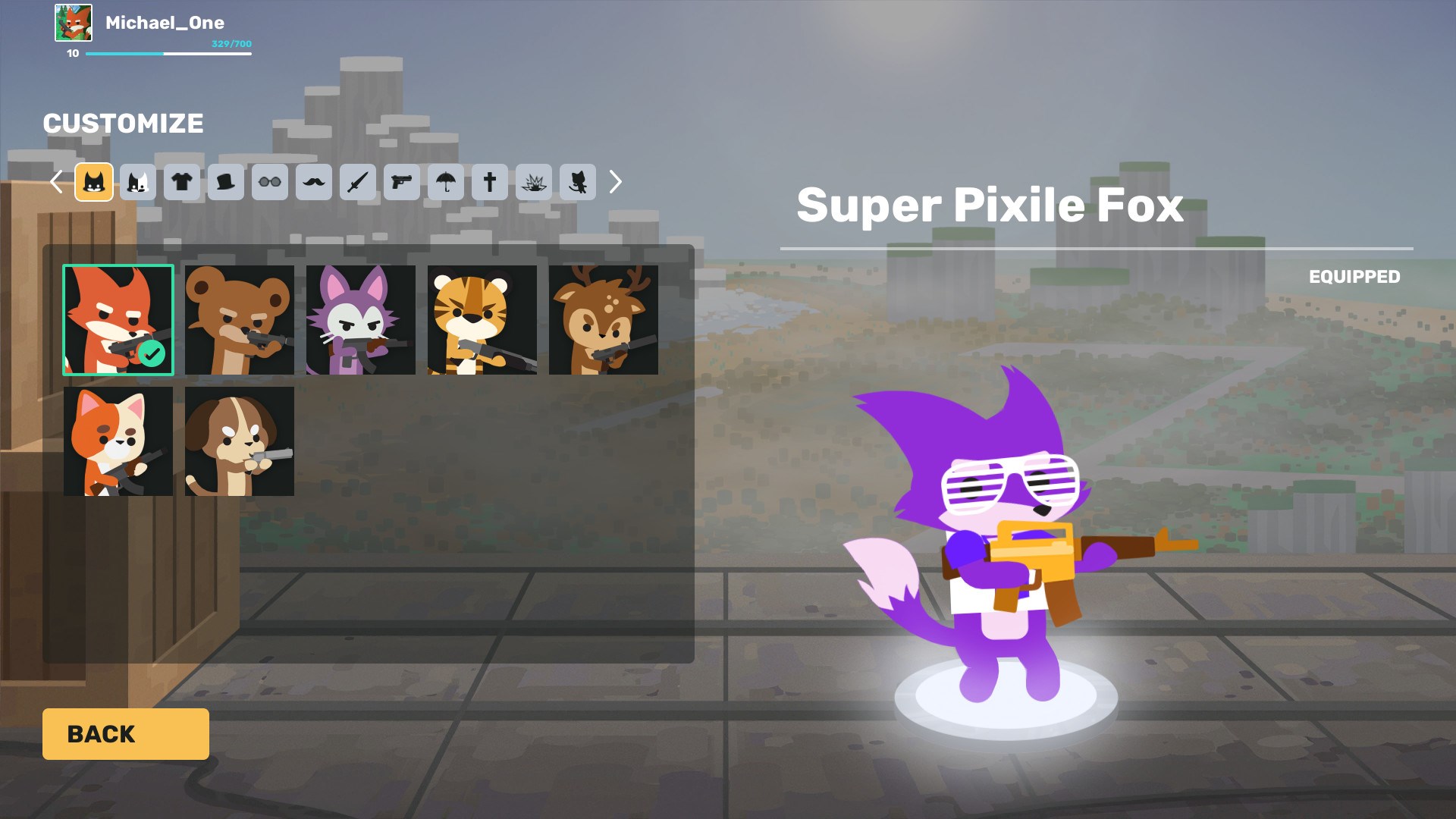Screen dimensions: 1456x819
Task: Click the BACK button
Action: point(126,733)
